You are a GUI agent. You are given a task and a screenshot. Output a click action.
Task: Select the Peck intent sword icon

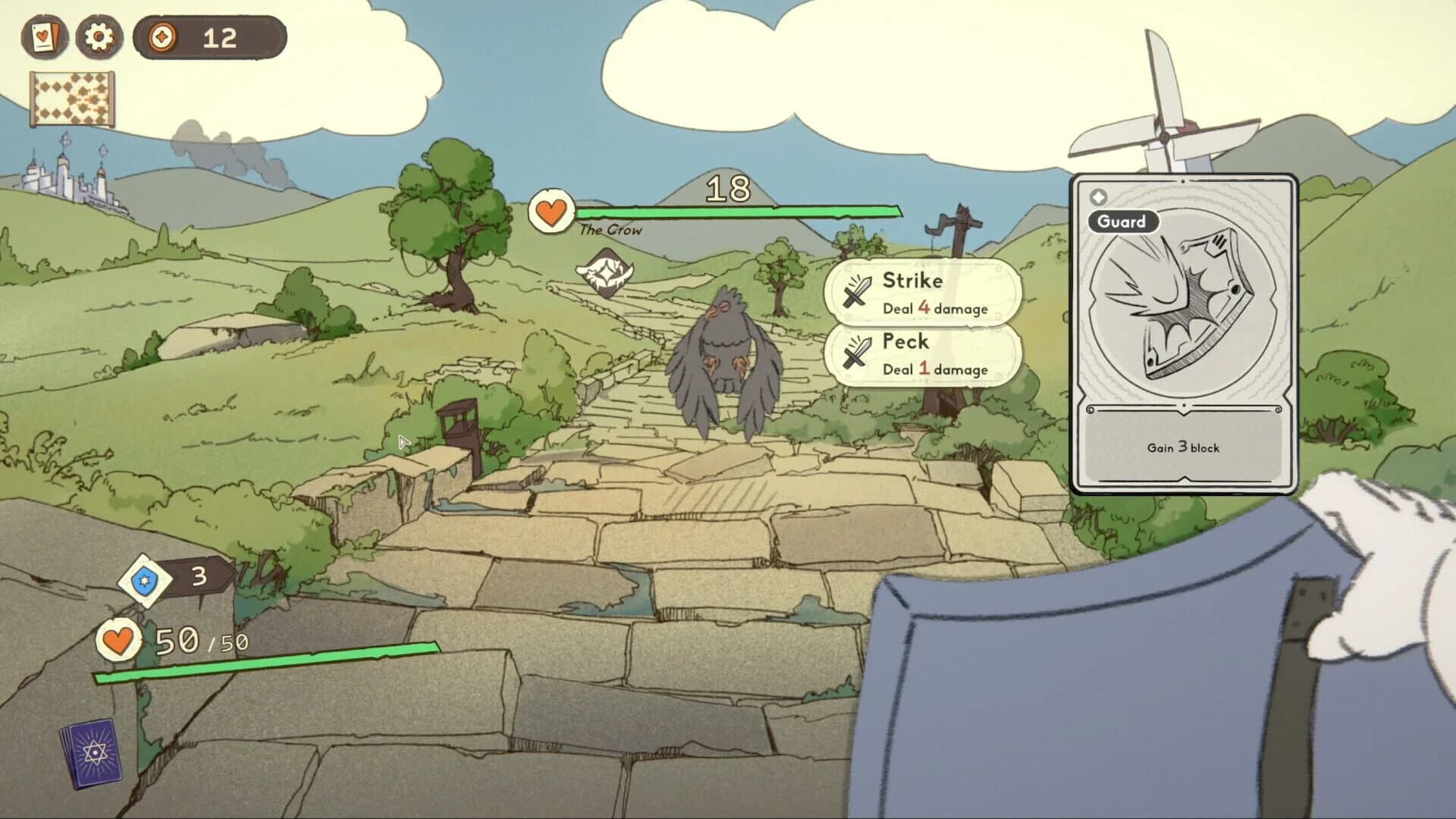857,353
